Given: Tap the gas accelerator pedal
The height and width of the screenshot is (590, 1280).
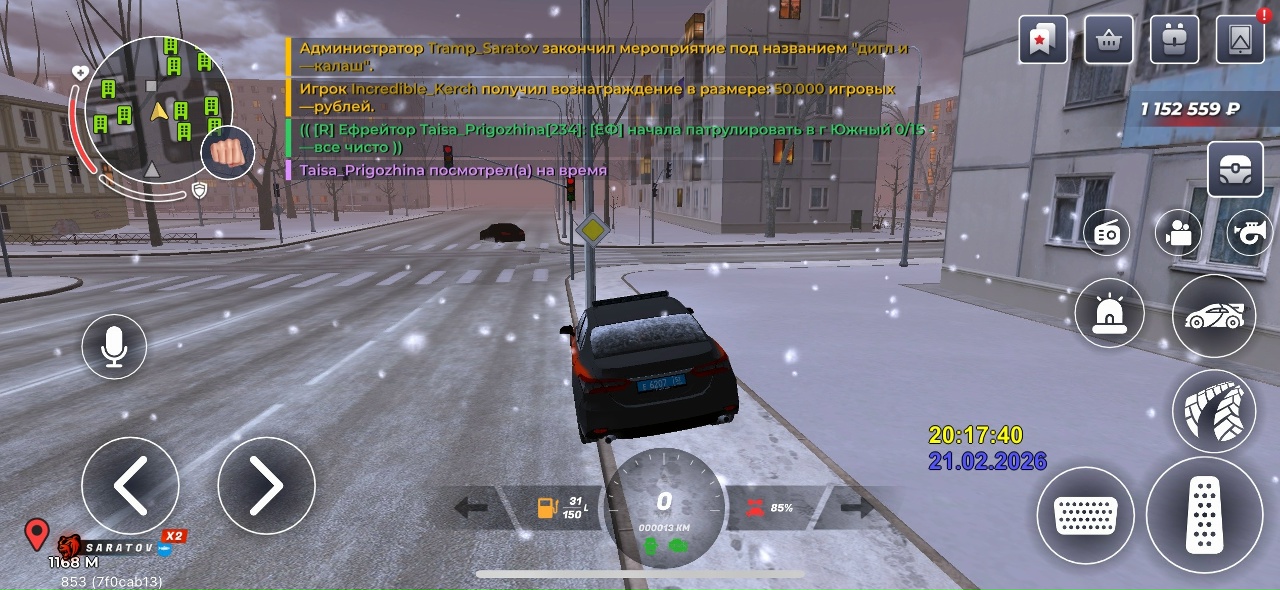Looking at the screenshot, I should [1204, 515].
